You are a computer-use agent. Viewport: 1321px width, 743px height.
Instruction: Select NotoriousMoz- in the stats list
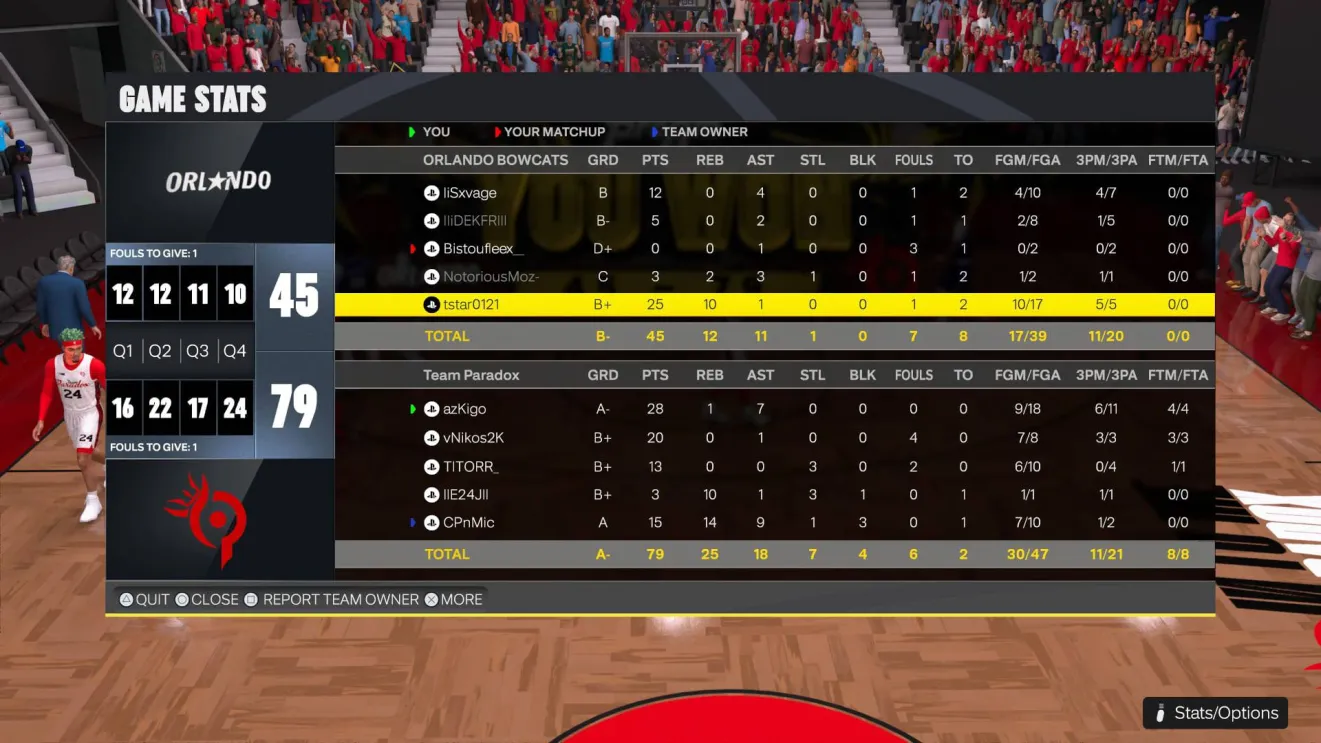(x=491, y=277)
